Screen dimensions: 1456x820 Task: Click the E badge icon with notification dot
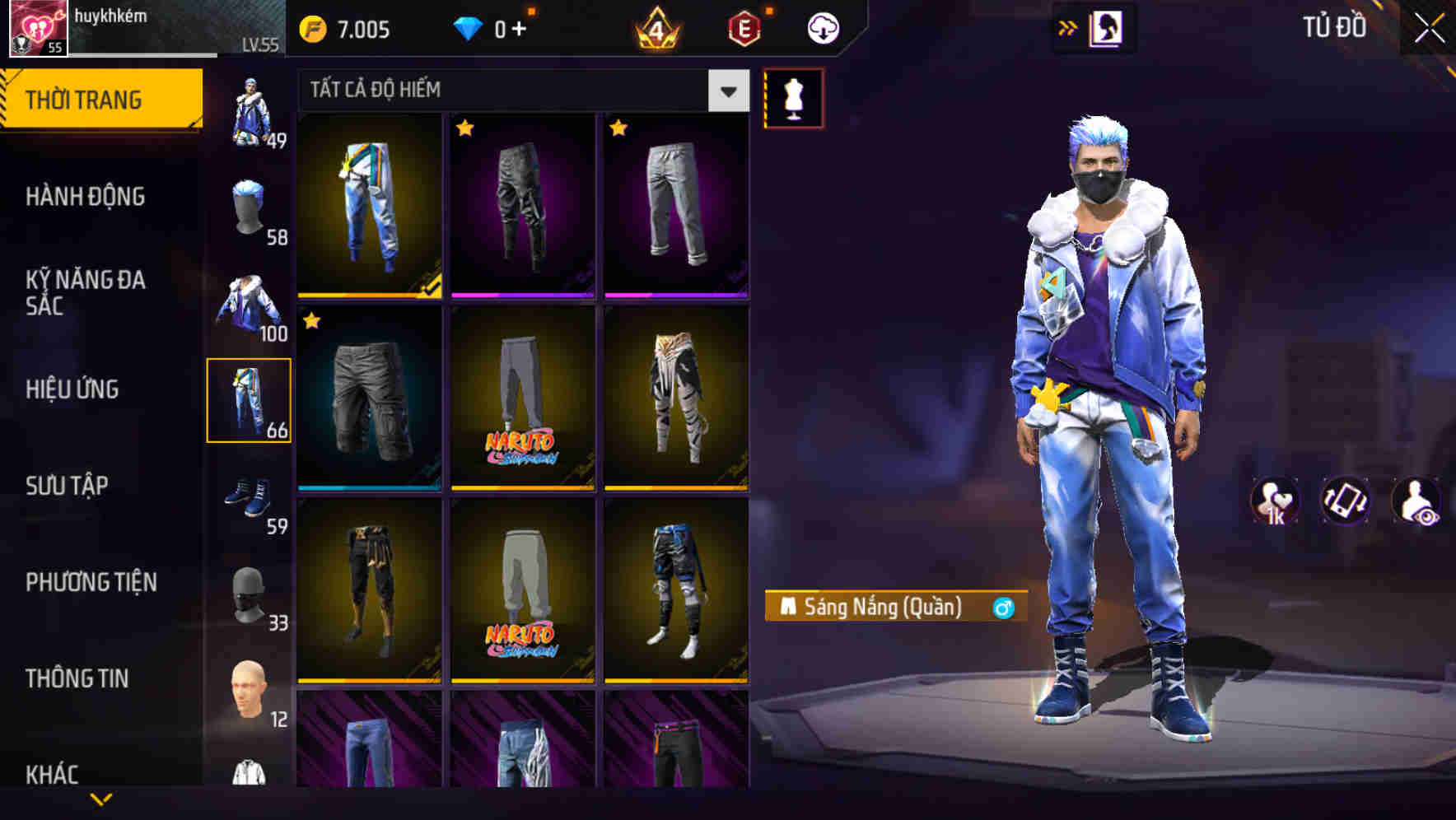(x=739, y=26)
